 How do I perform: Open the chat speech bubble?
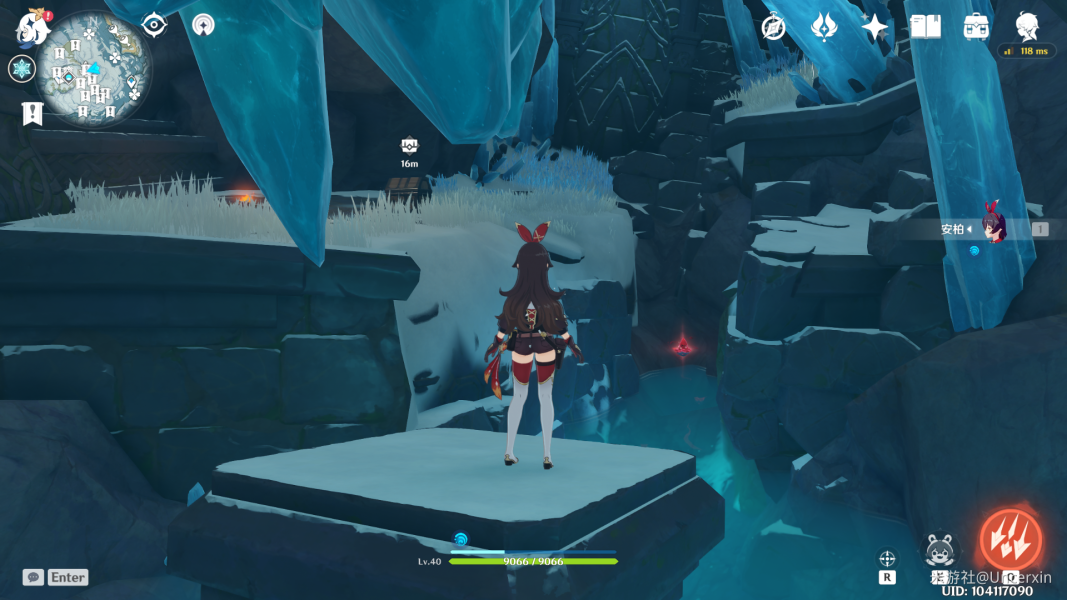tap(33, 577)
